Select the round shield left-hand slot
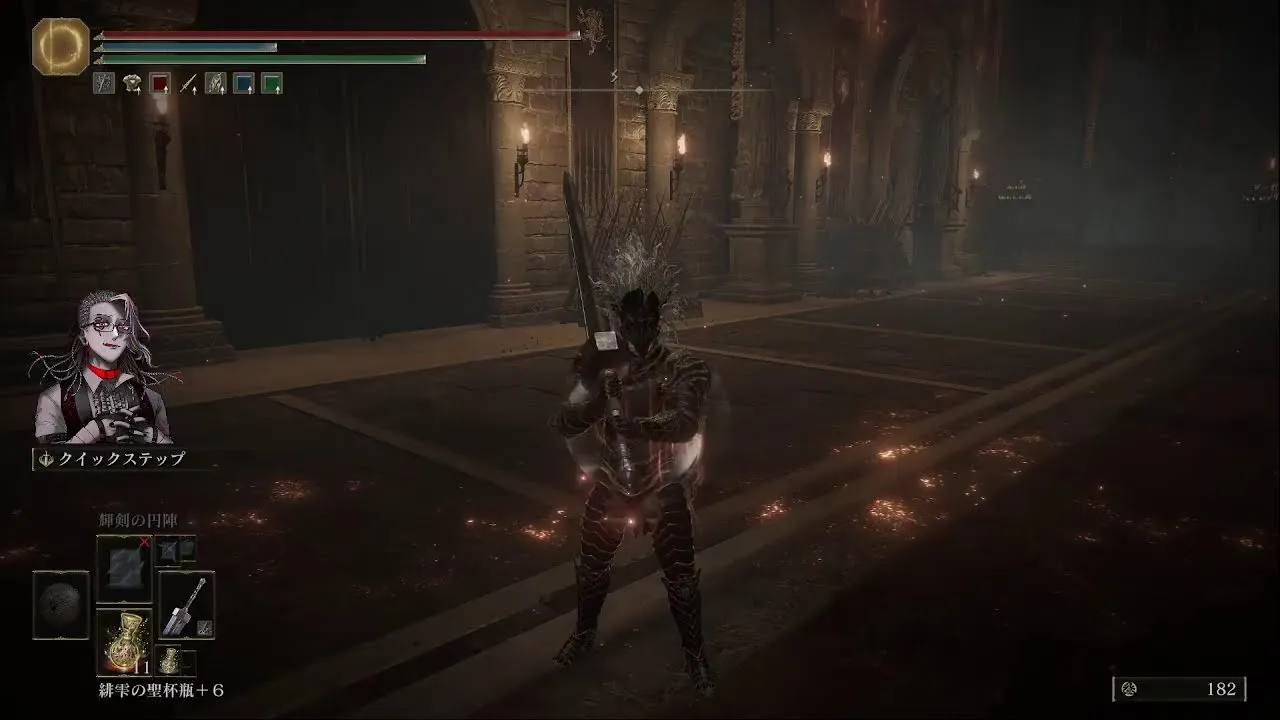This screenshot has width=1280, height=720. tap(61, 605)
